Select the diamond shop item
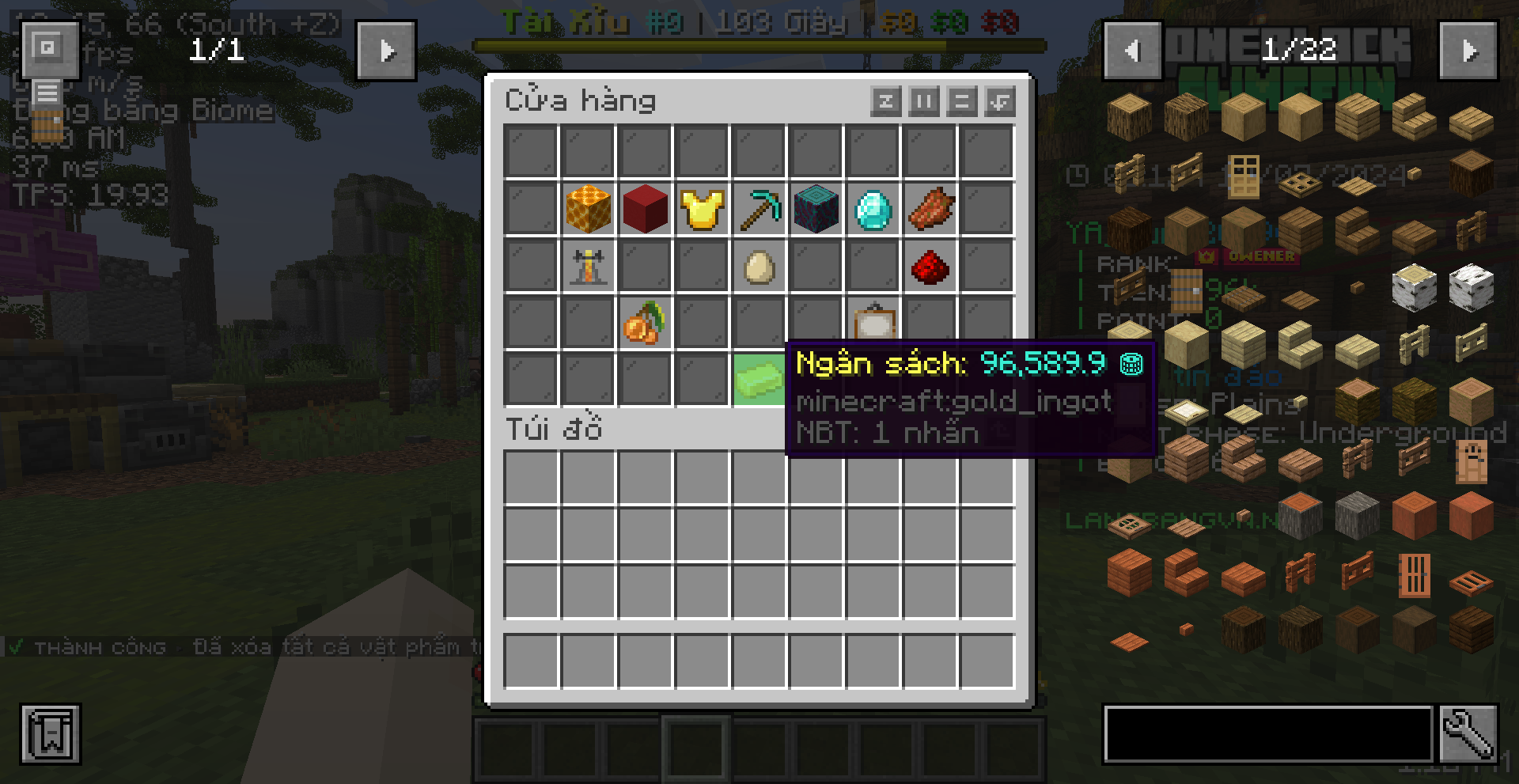1519x784 pixels. click(873, 210)
